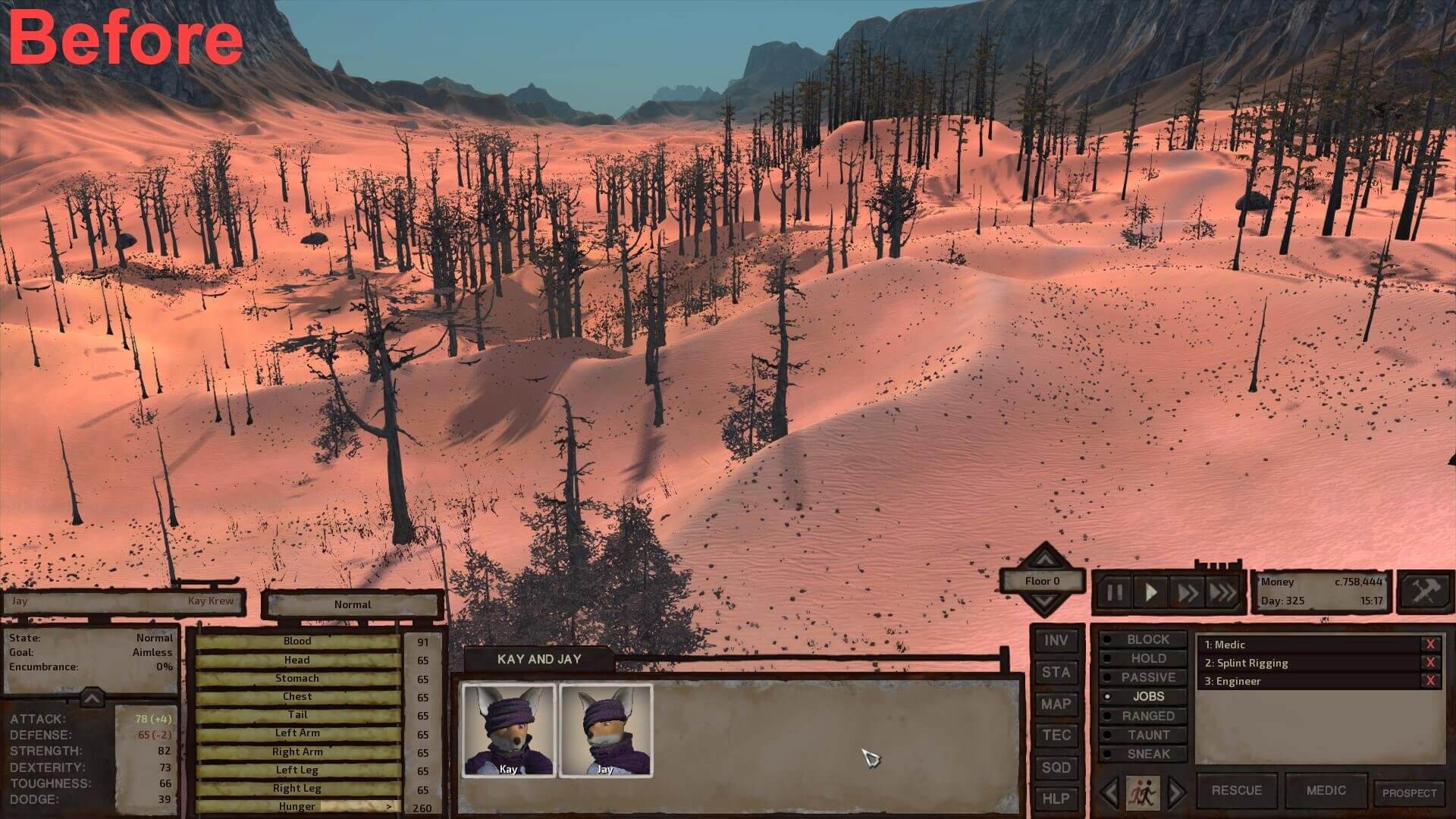The width and height of the screenshot is (1456, 819).
Task: Pause the game time
Action: click(x=1114, y=592)
